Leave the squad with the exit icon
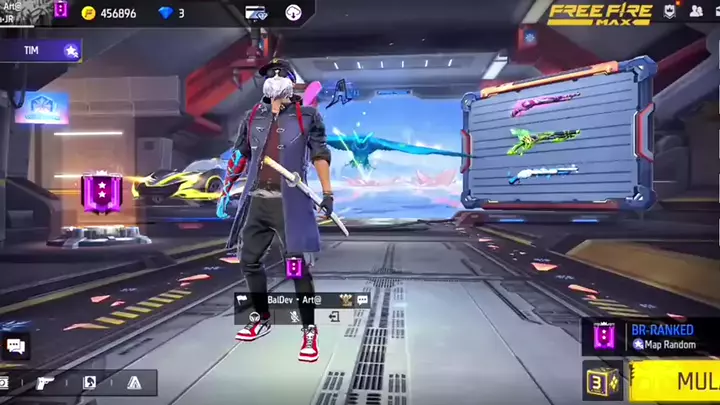 click(x=334, y=317)
